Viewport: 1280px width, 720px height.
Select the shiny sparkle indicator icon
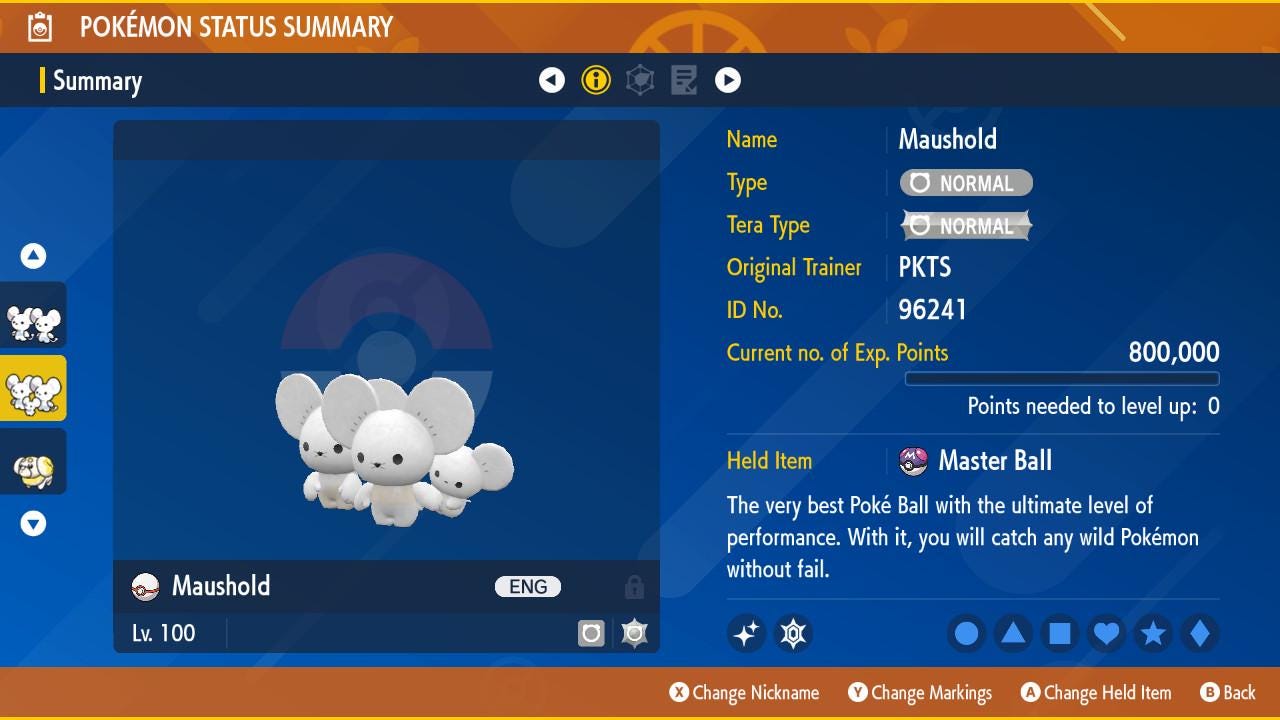(x=746, y=633)
